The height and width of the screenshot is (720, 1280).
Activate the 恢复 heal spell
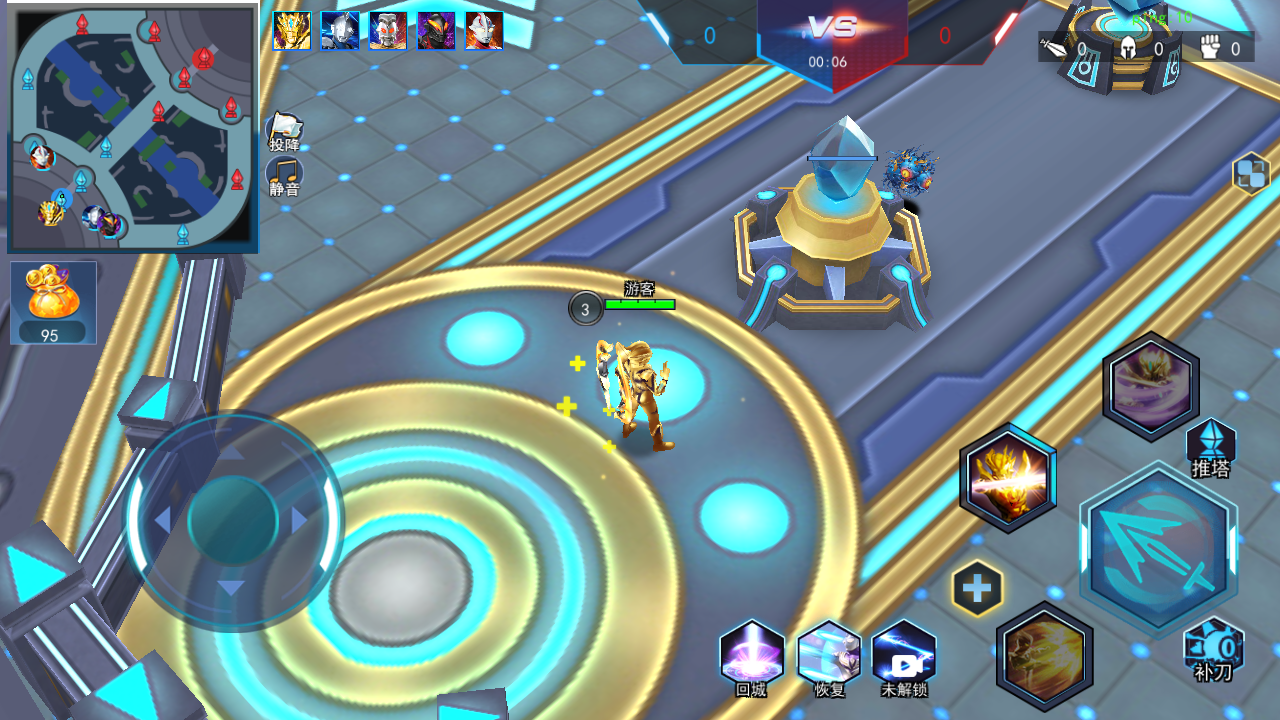point(829,655)
